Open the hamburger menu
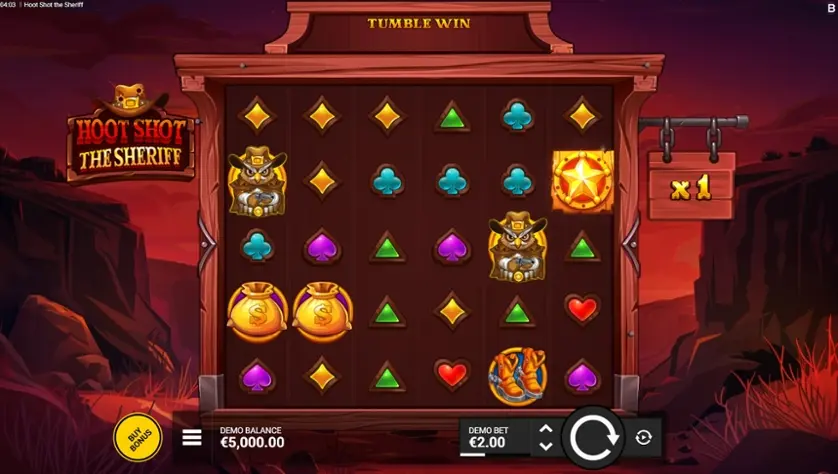838x474 pixels. [x=192, y=437]
